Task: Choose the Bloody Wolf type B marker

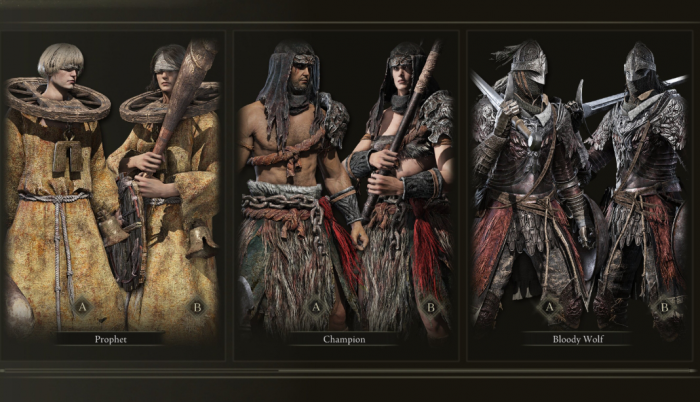Action: [x=664, y=307]
